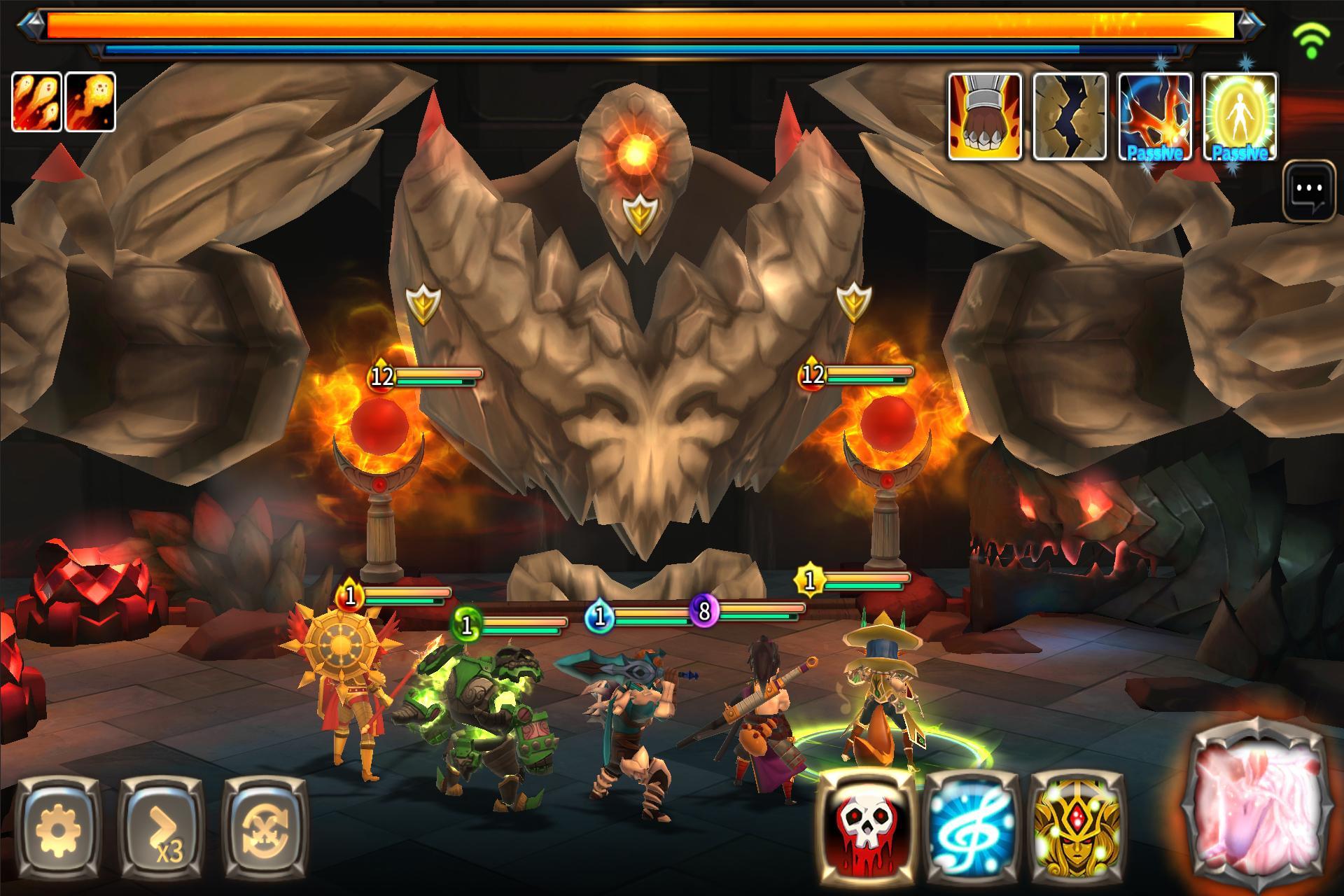1344x896 pixels.
Task: Unleash the large pink ultimate ability
Action: click(x=1256, y=808)
